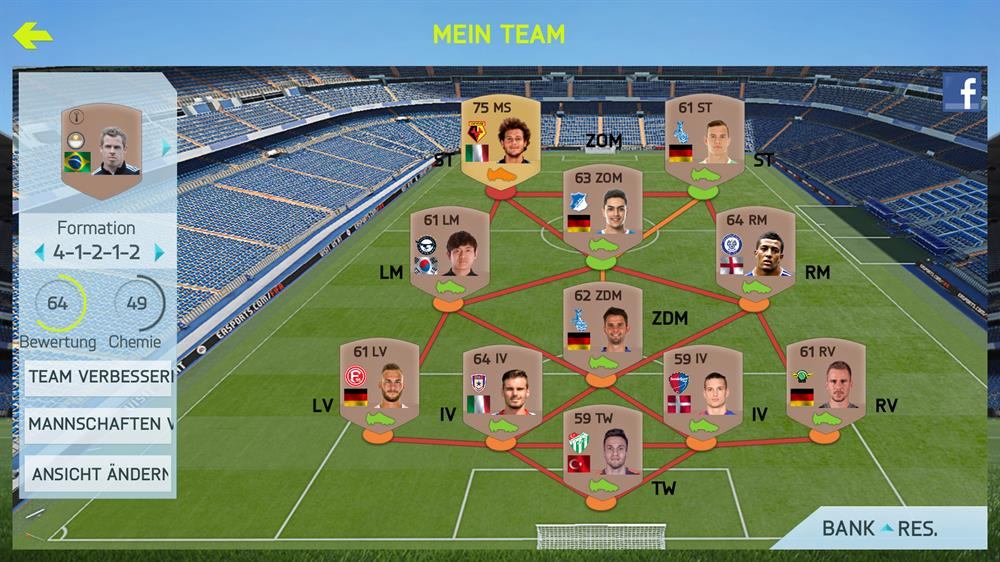Open the Bank Res. bench panel

878,529
